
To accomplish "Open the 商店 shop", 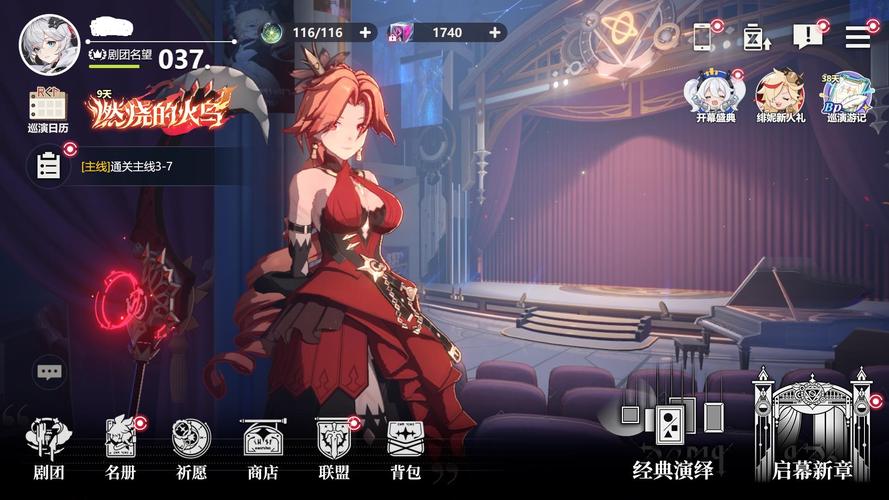I will tap(263, 448).
